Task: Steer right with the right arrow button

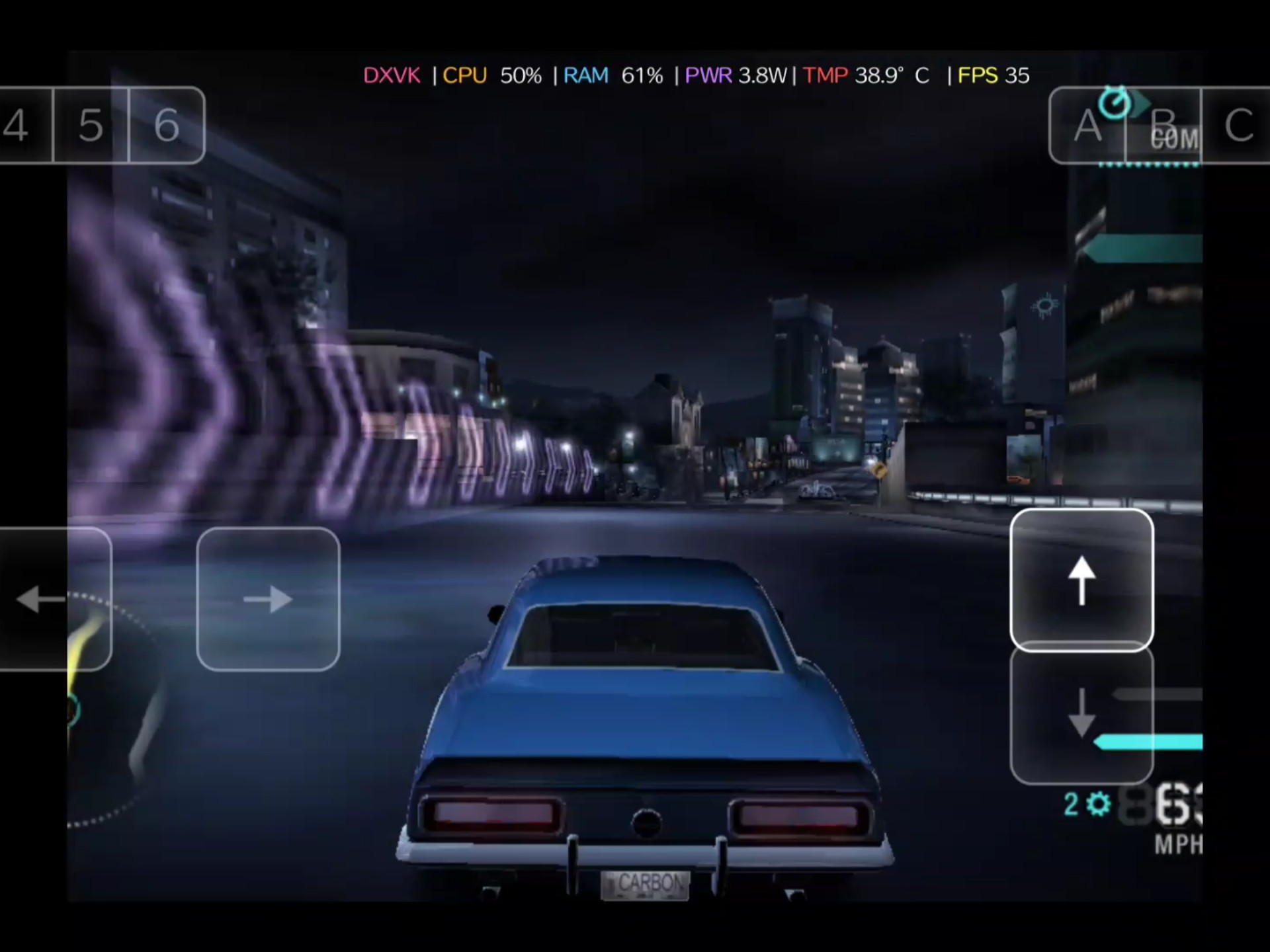Action: [x=268, y=599]
